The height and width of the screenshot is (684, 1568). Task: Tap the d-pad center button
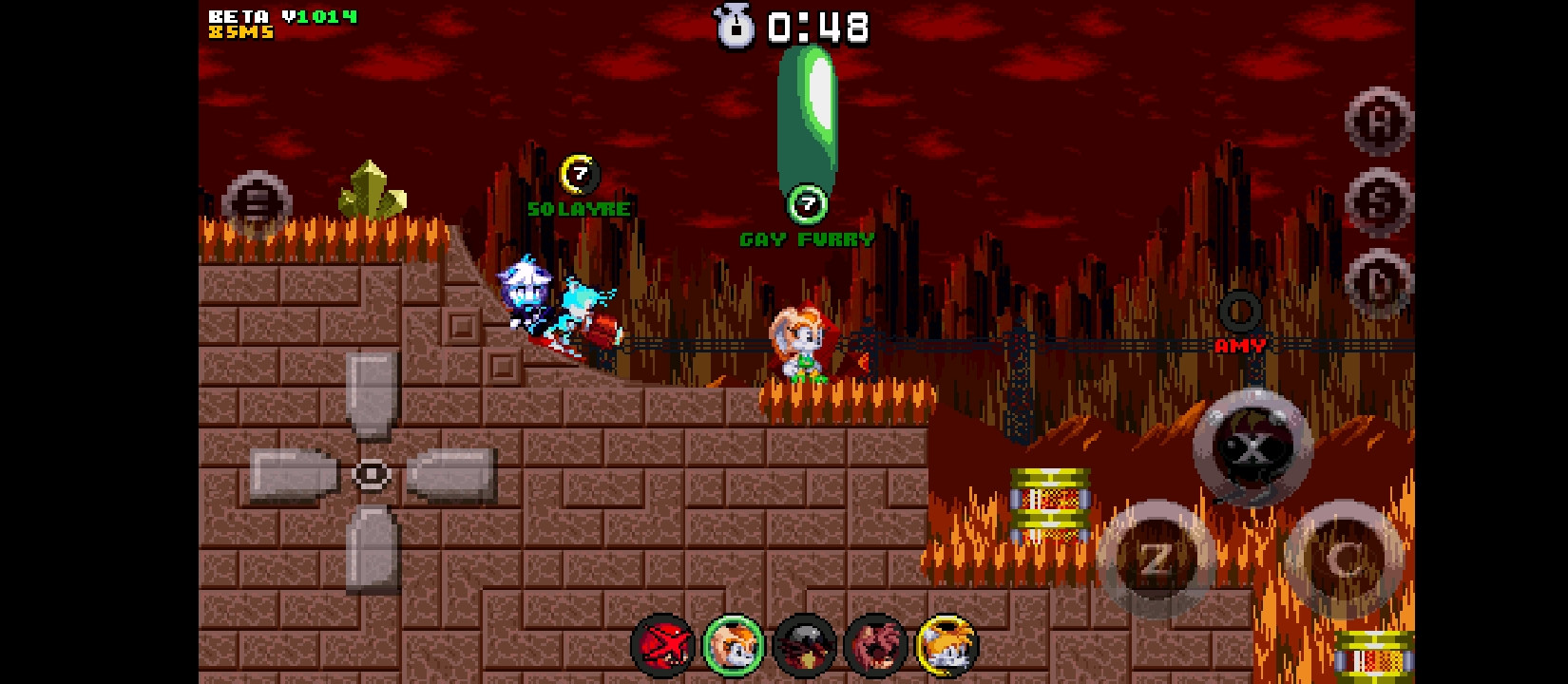click(x=371, y=473)
